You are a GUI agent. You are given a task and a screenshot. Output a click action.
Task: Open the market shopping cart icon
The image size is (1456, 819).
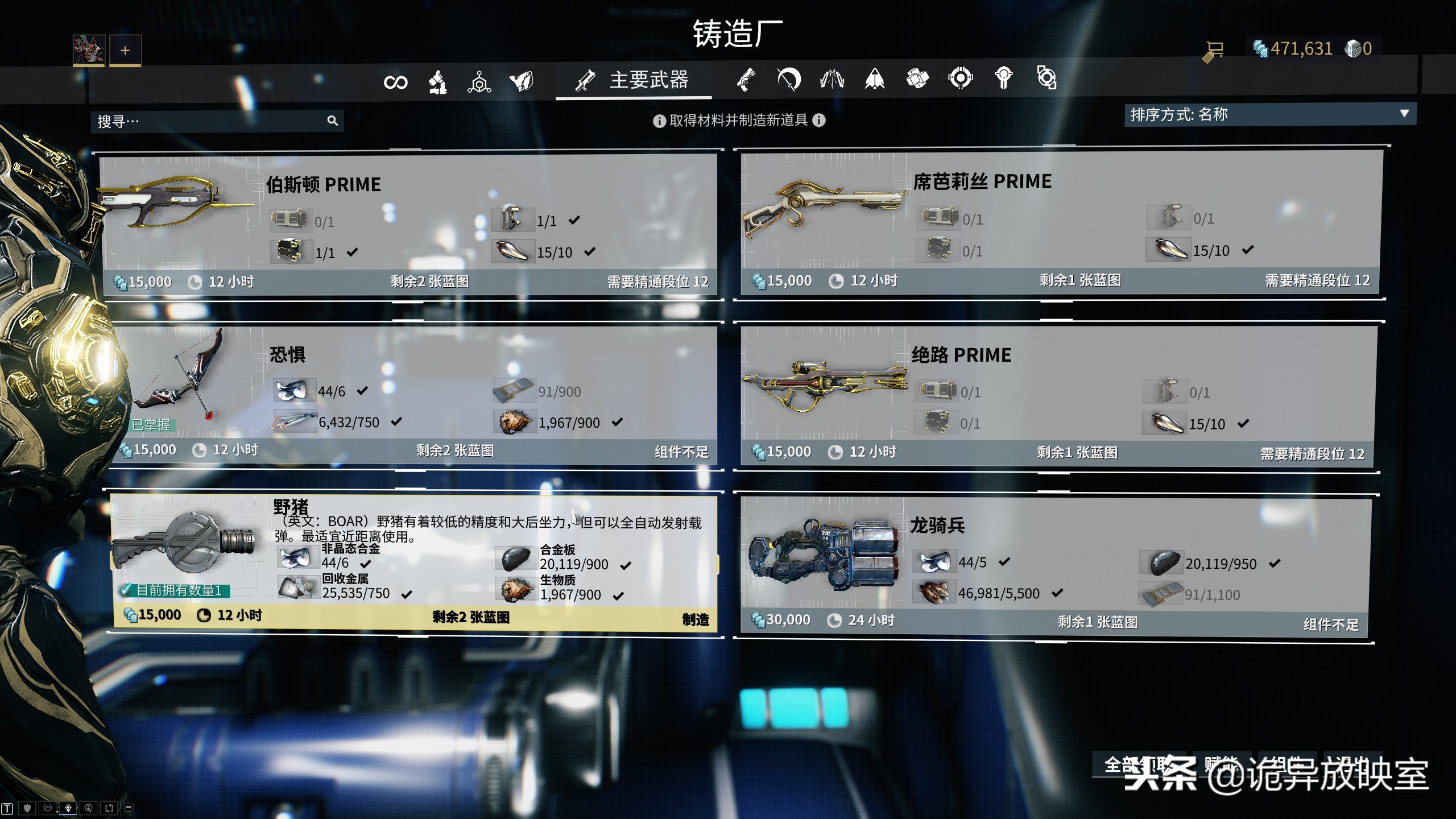(1213, 50)
